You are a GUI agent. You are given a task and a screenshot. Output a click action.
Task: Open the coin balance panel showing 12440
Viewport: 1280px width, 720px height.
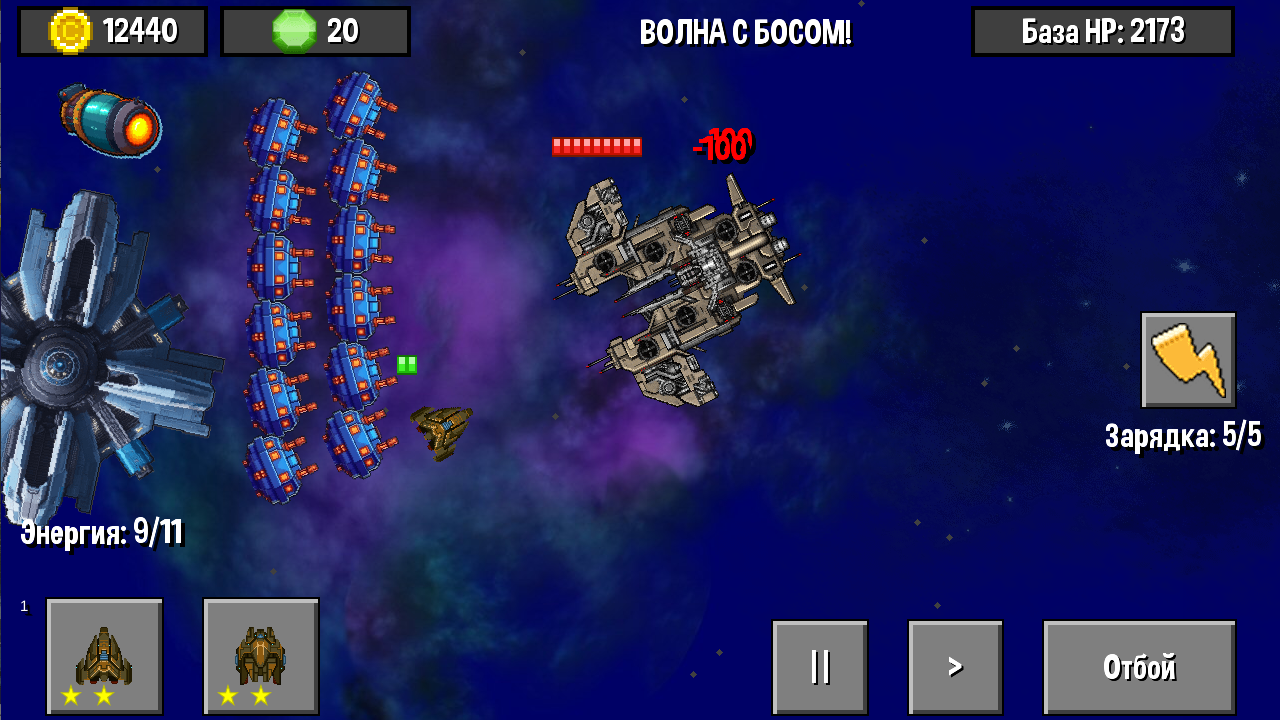click(112, 31)
